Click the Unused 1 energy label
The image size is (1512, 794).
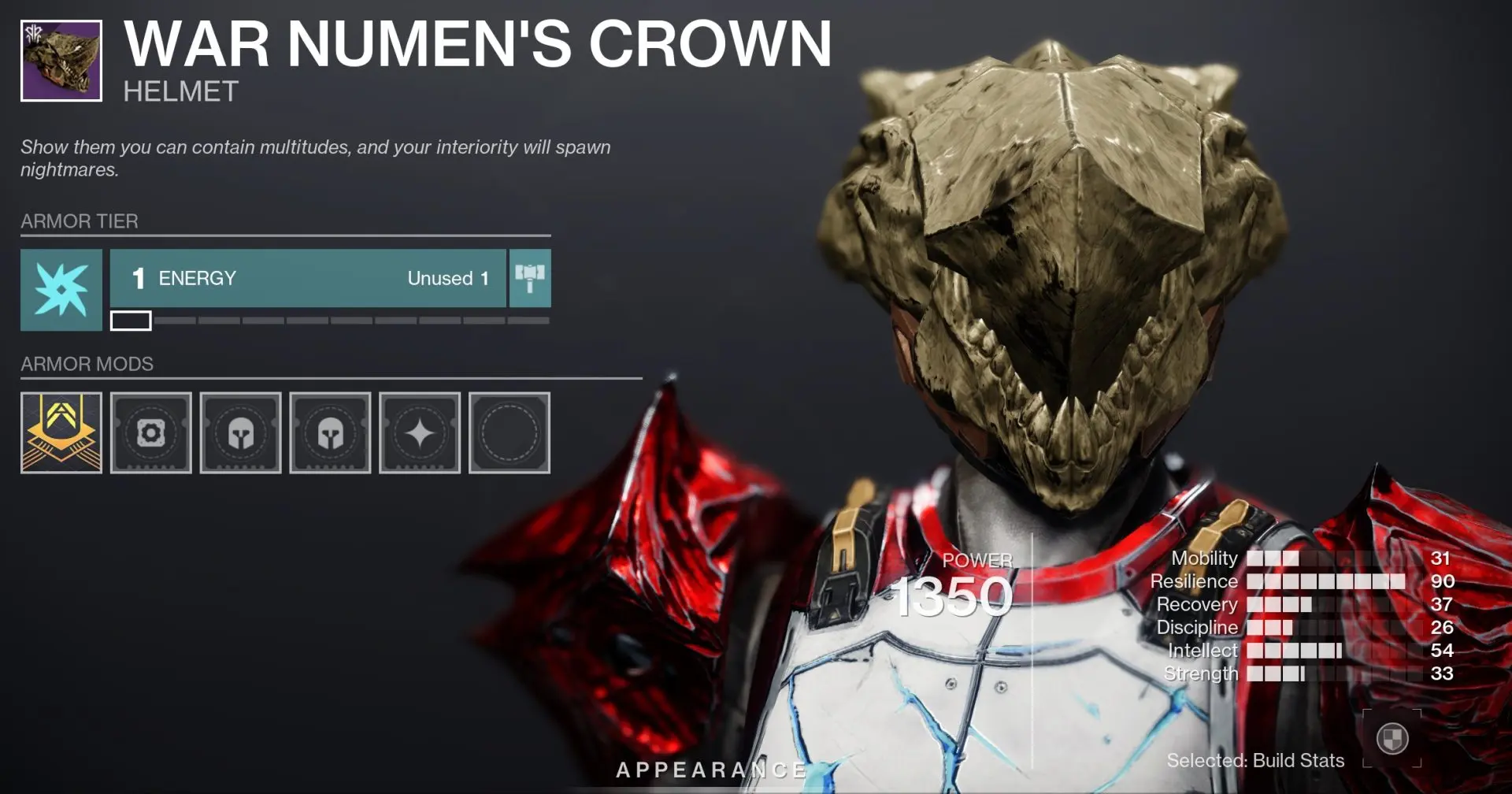[447, 278]
